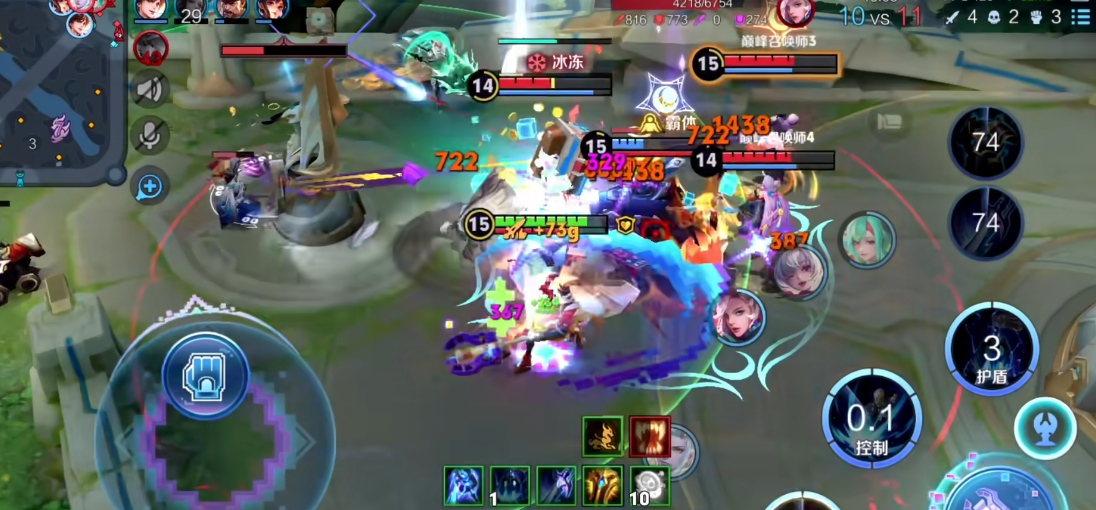Select the red fanged-mouth buff icon
This screenshot has height=510, width=1096.
(x=650, y=437)
